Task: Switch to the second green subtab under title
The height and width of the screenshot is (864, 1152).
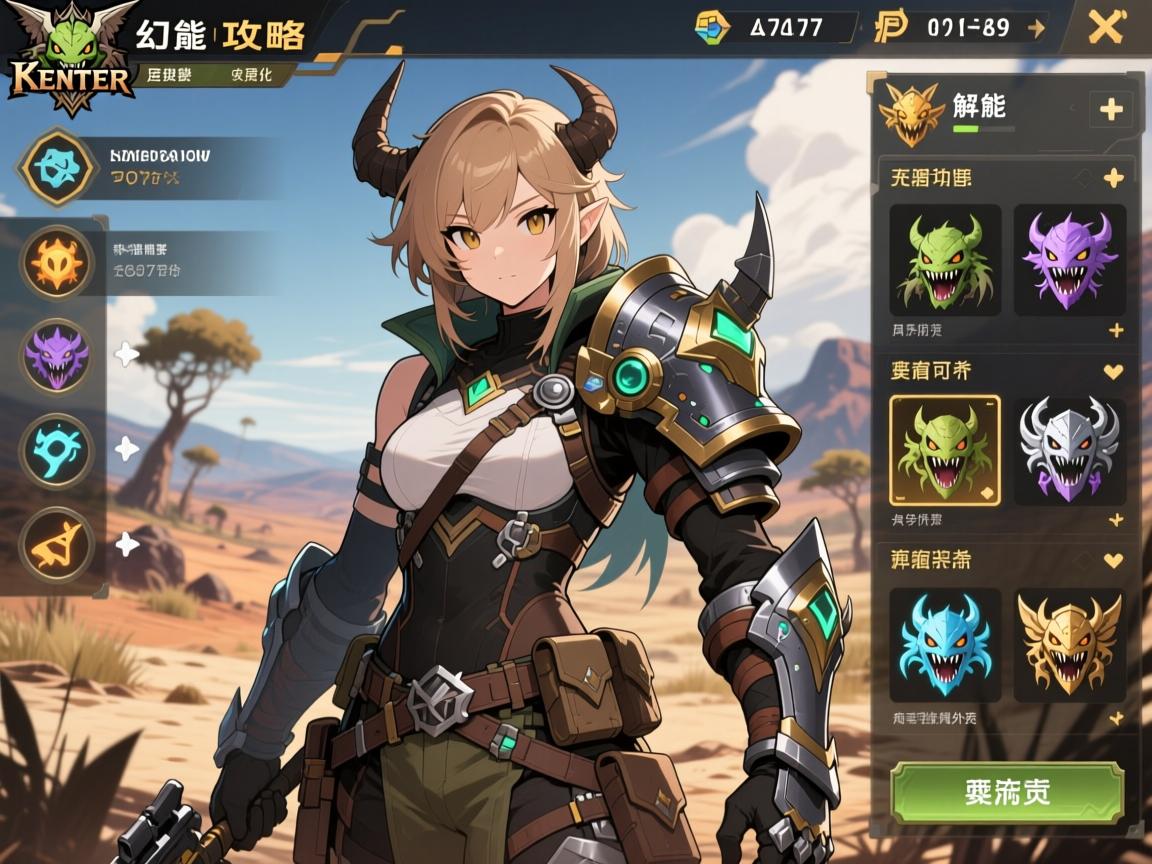Action: (252, 74)
